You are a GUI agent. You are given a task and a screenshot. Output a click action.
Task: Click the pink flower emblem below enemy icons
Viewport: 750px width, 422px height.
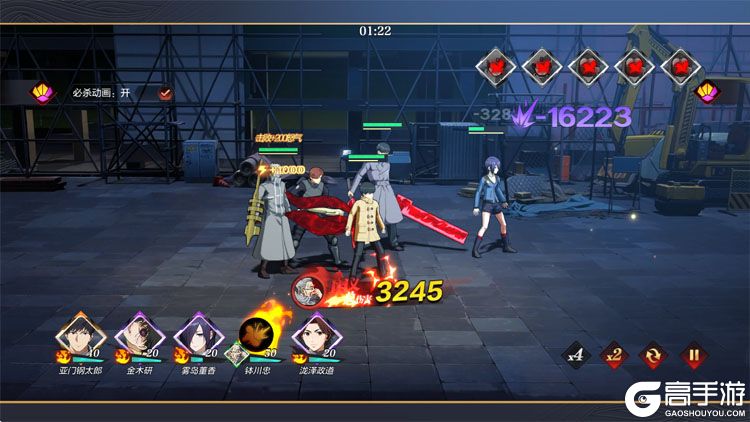[x=707, y=92]
